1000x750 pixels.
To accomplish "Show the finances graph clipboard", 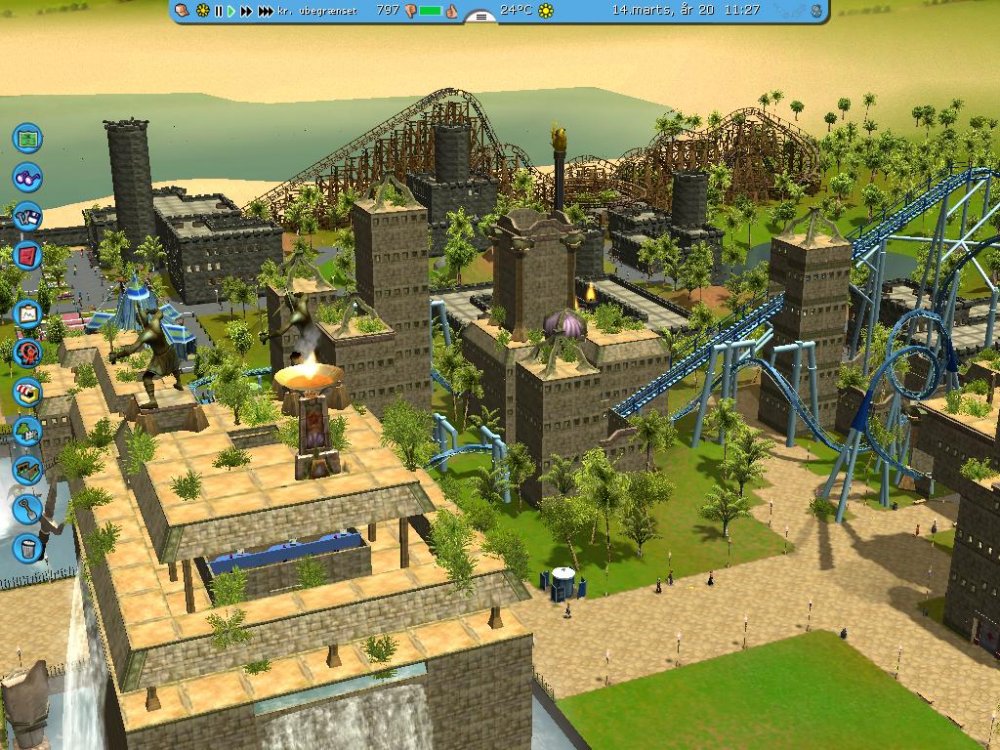I will click(27, 313).
